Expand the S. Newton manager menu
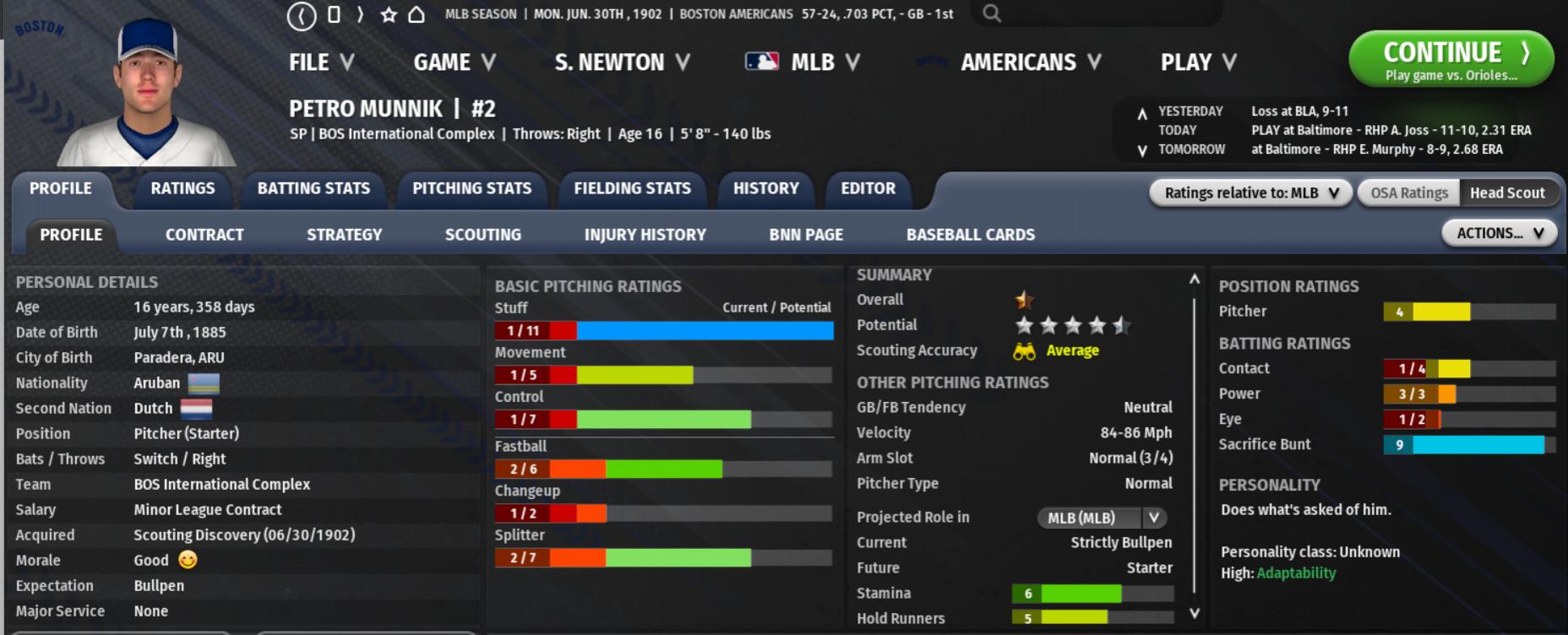Image resolution: width=1568 pixels, height=635 pixels. click(x=622, y=62)
